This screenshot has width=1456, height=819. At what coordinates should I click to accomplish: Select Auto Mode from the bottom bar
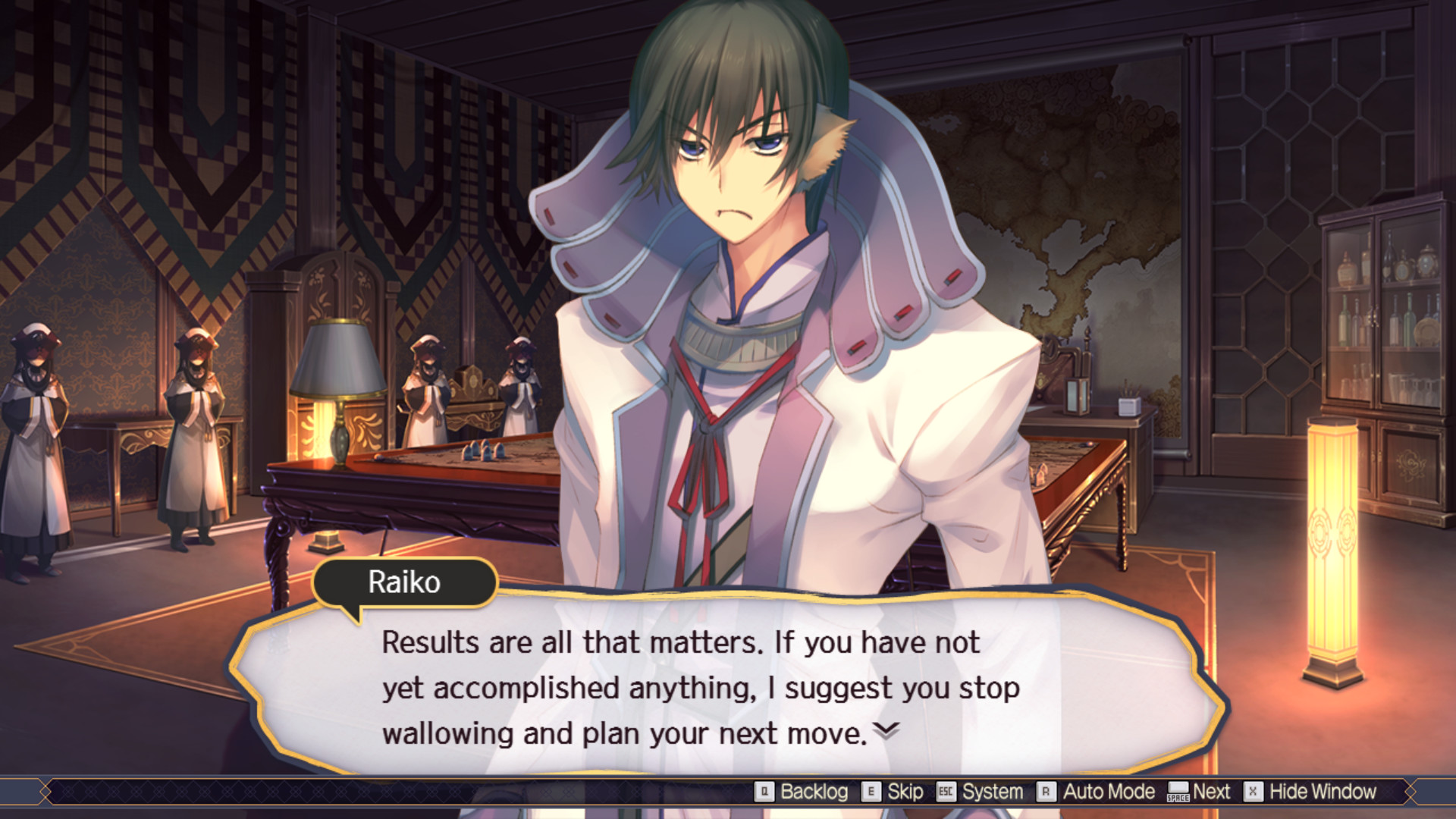click(x=1107, y=791)
